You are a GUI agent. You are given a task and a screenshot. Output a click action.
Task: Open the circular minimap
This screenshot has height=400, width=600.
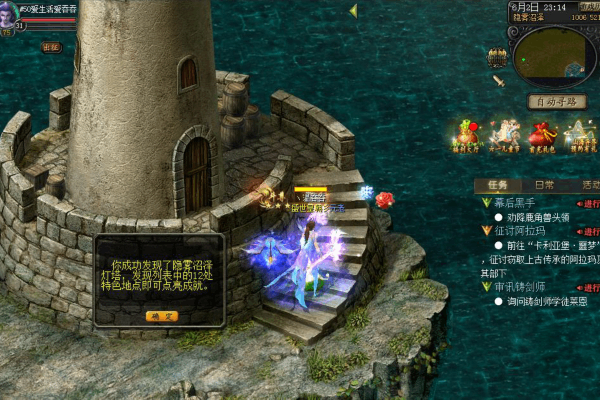554,55
